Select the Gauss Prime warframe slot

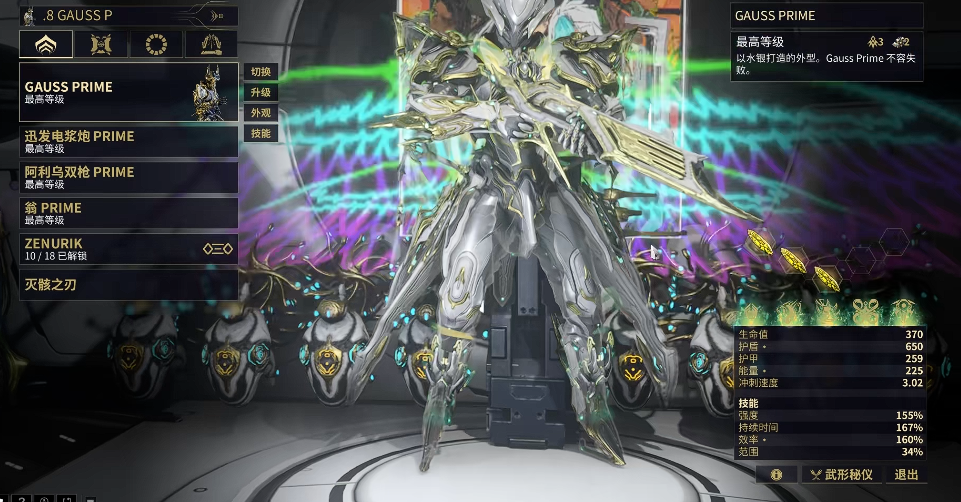128,92
